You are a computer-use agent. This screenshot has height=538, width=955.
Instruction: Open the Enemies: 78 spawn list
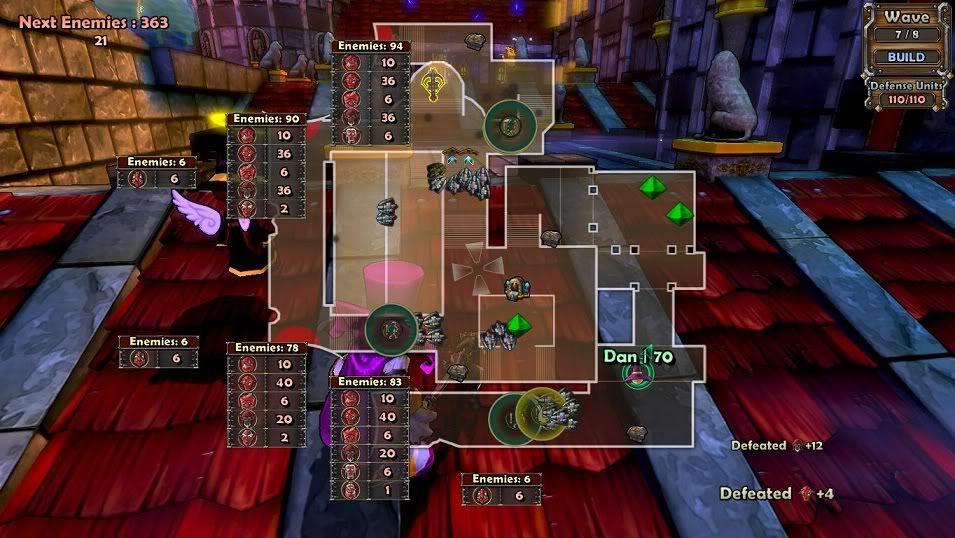click(265, 348)
